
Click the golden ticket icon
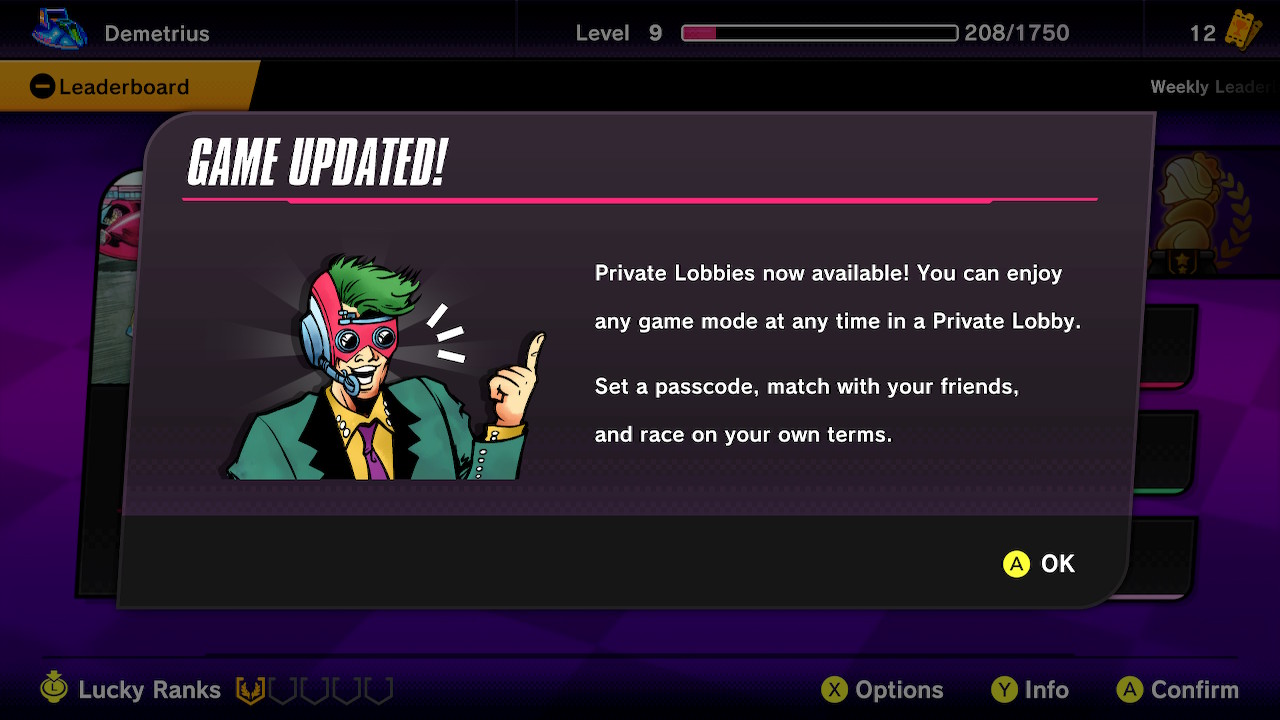1240,32
